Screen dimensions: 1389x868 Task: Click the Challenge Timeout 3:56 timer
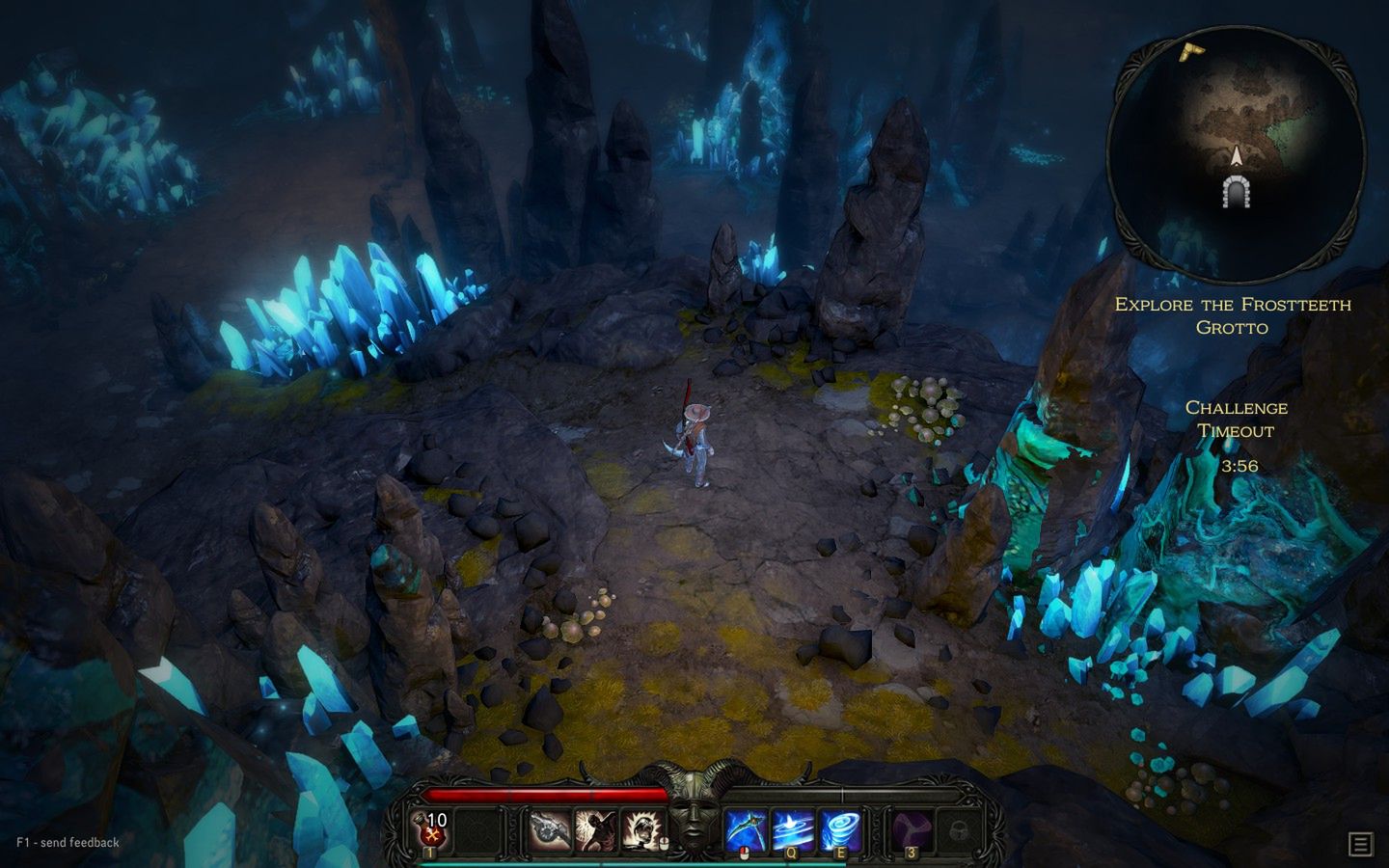click(1238, 434)
